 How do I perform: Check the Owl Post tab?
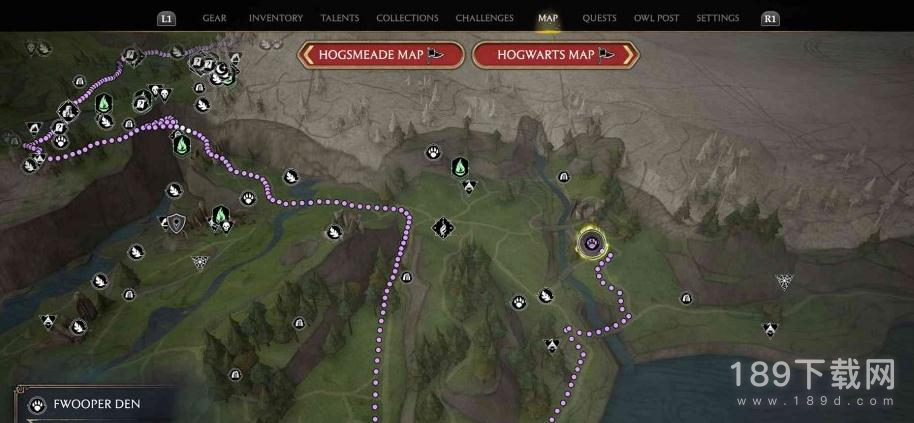pos(656,18)
